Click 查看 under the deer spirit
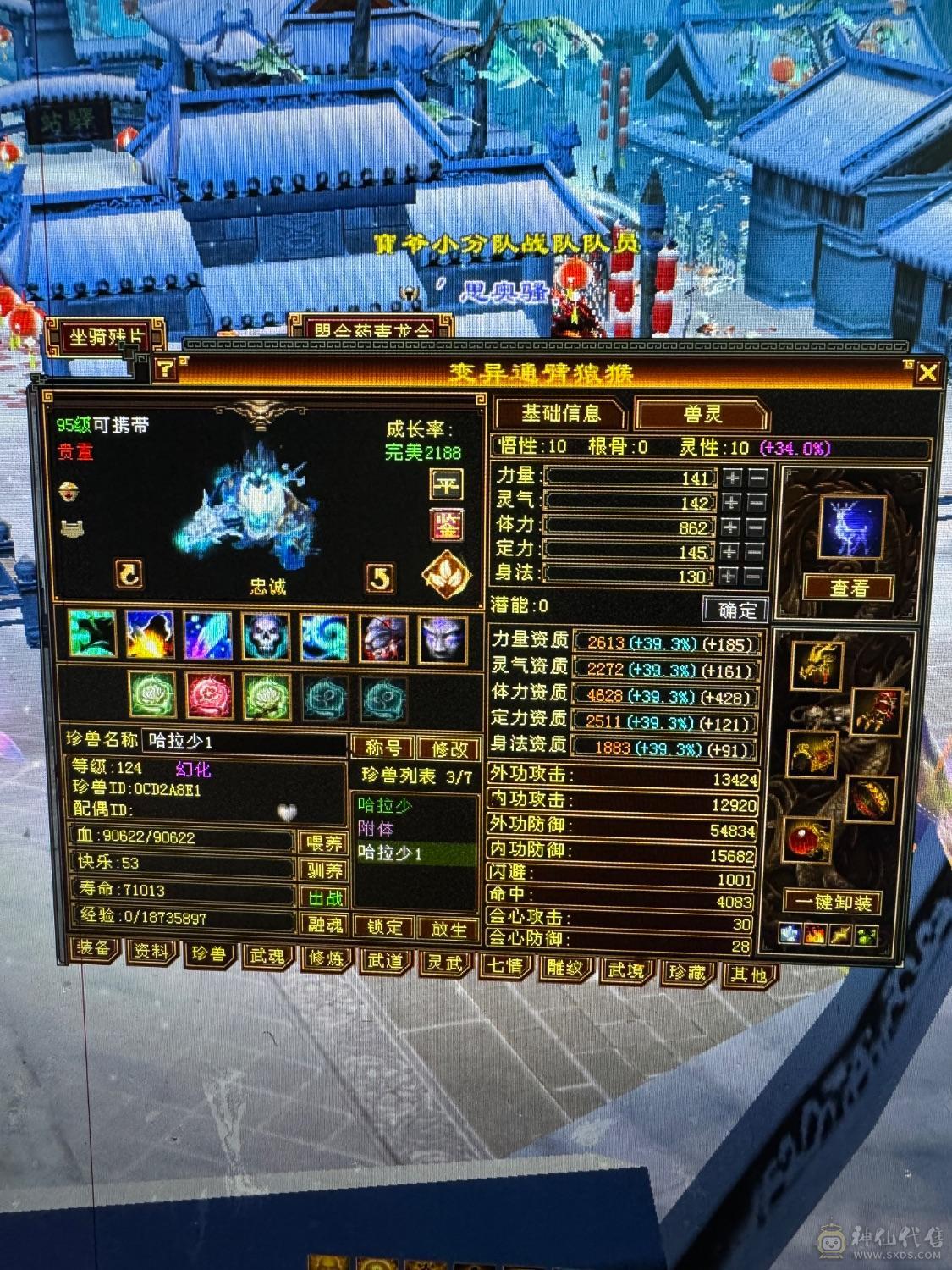This screenshot has height=1270, width=952. tap(849, 588)
